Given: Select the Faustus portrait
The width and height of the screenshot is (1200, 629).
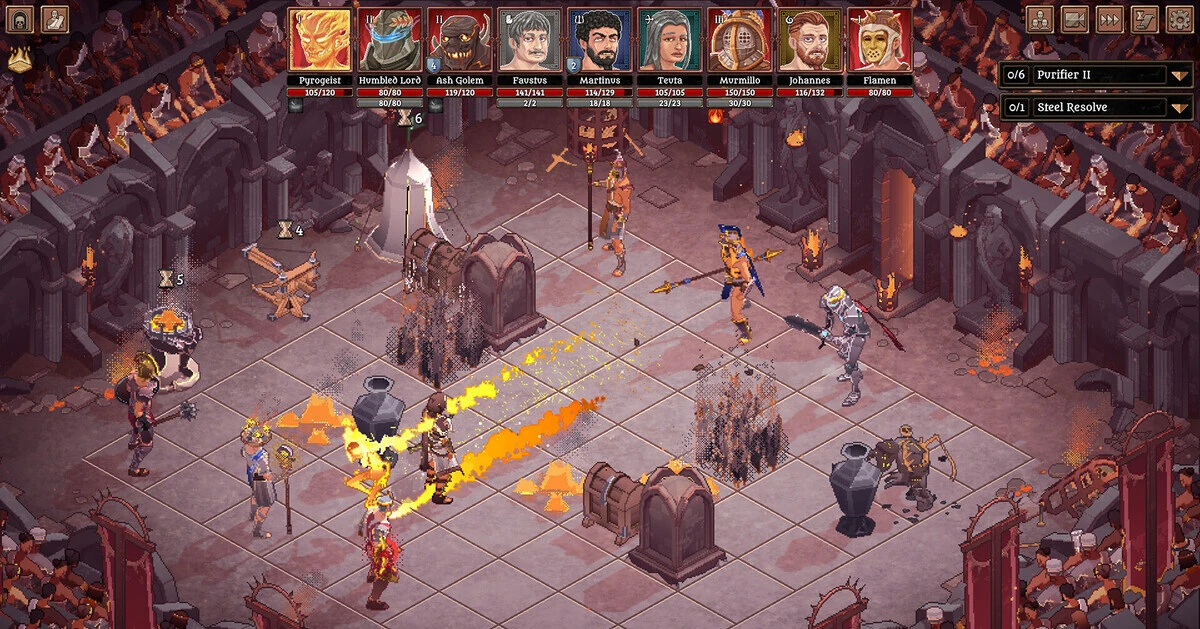Looking at the screenshot, I should coord(530,40).
